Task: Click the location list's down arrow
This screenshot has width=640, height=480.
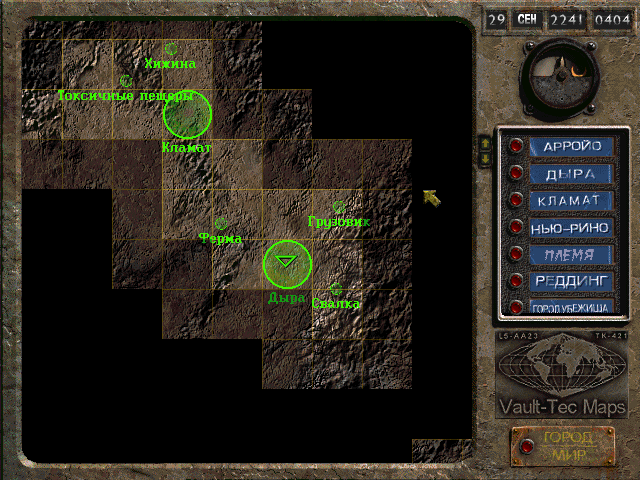Action: [x=486, y=158]
